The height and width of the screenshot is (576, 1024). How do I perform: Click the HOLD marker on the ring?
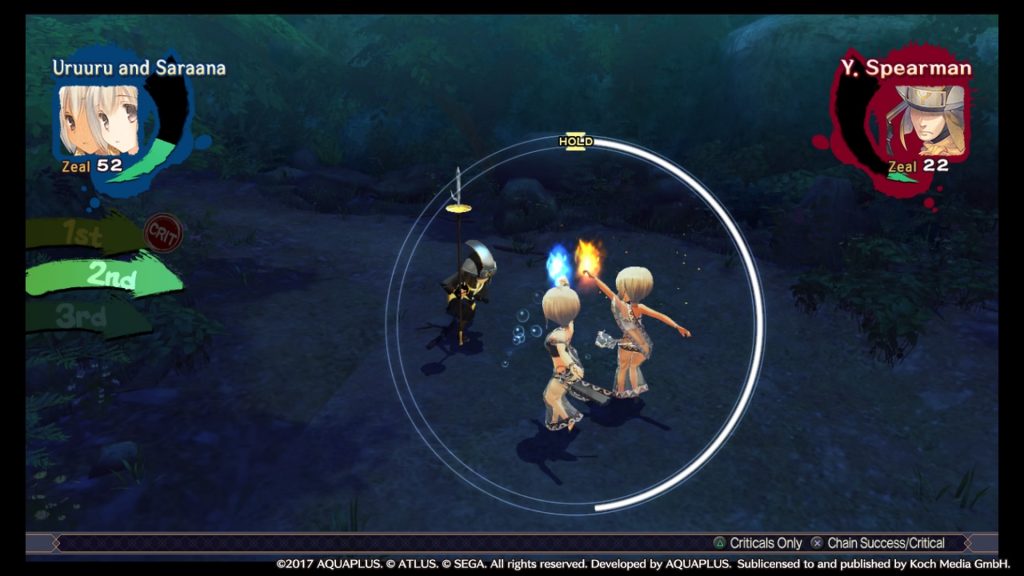click(x=575, y=142)
